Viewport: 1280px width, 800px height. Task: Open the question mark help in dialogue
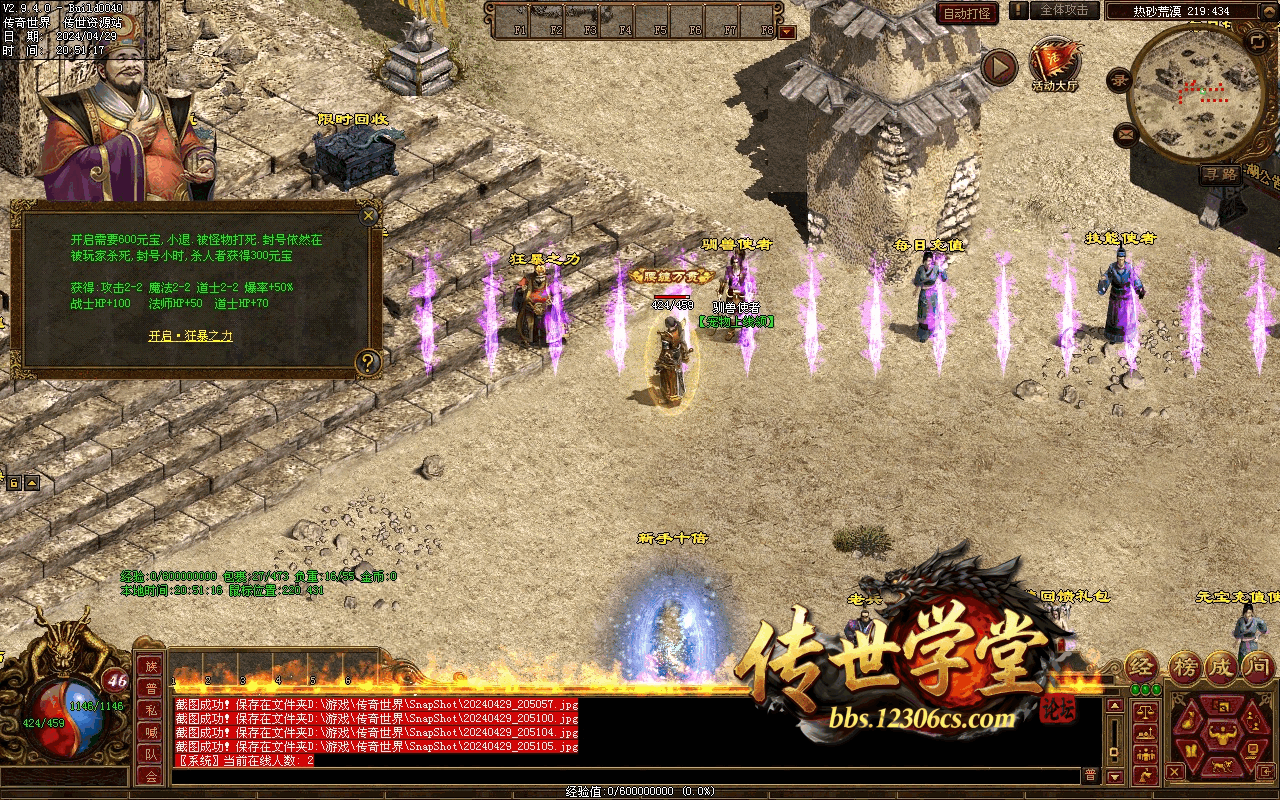(368, 362)
